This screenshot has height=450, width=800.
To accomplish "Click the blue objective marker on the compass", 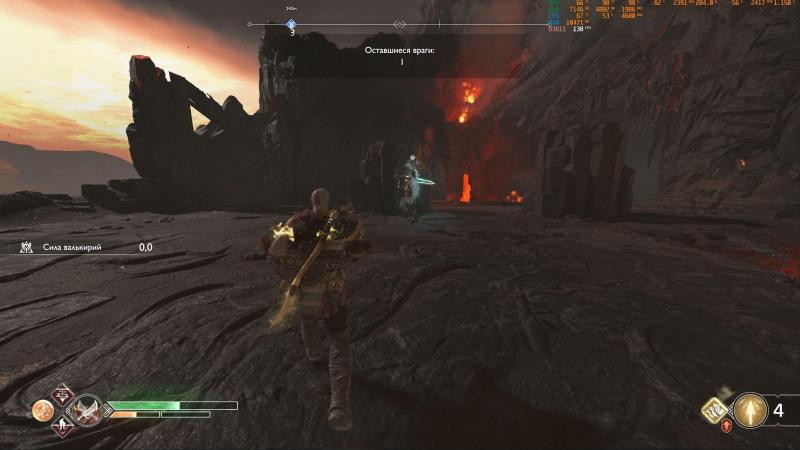I will click(x=292, y=24).
